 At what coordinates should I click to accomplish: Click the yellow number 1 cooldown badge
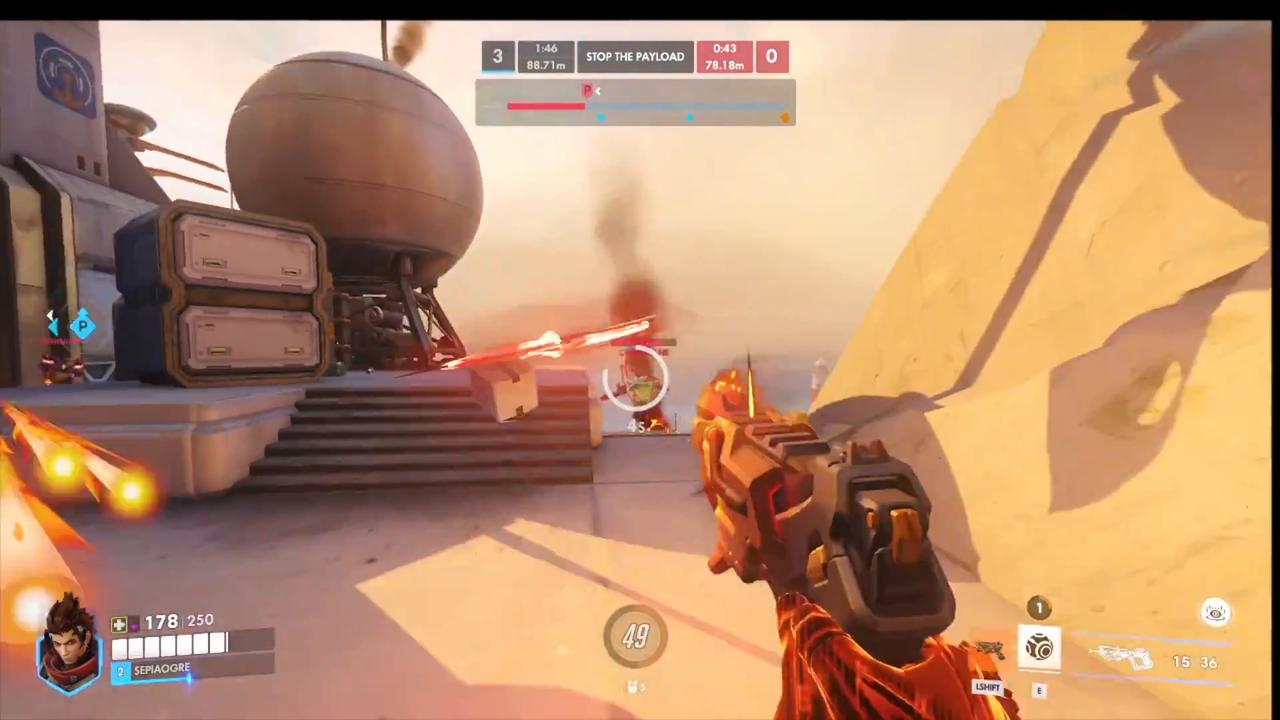click(x=1040, y=607)
